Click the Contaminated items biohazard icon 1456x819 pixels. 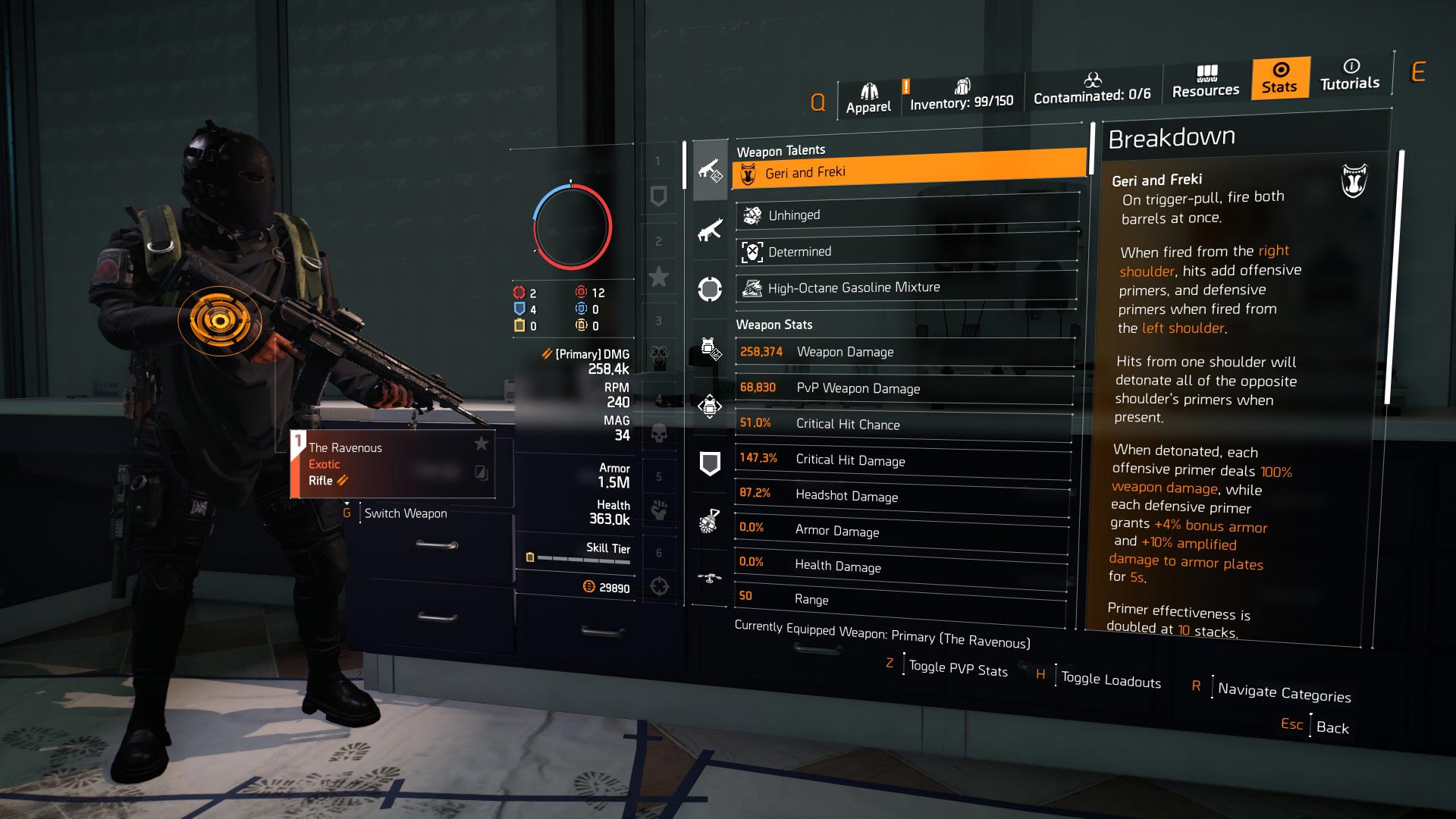[x=1092, y=81]
